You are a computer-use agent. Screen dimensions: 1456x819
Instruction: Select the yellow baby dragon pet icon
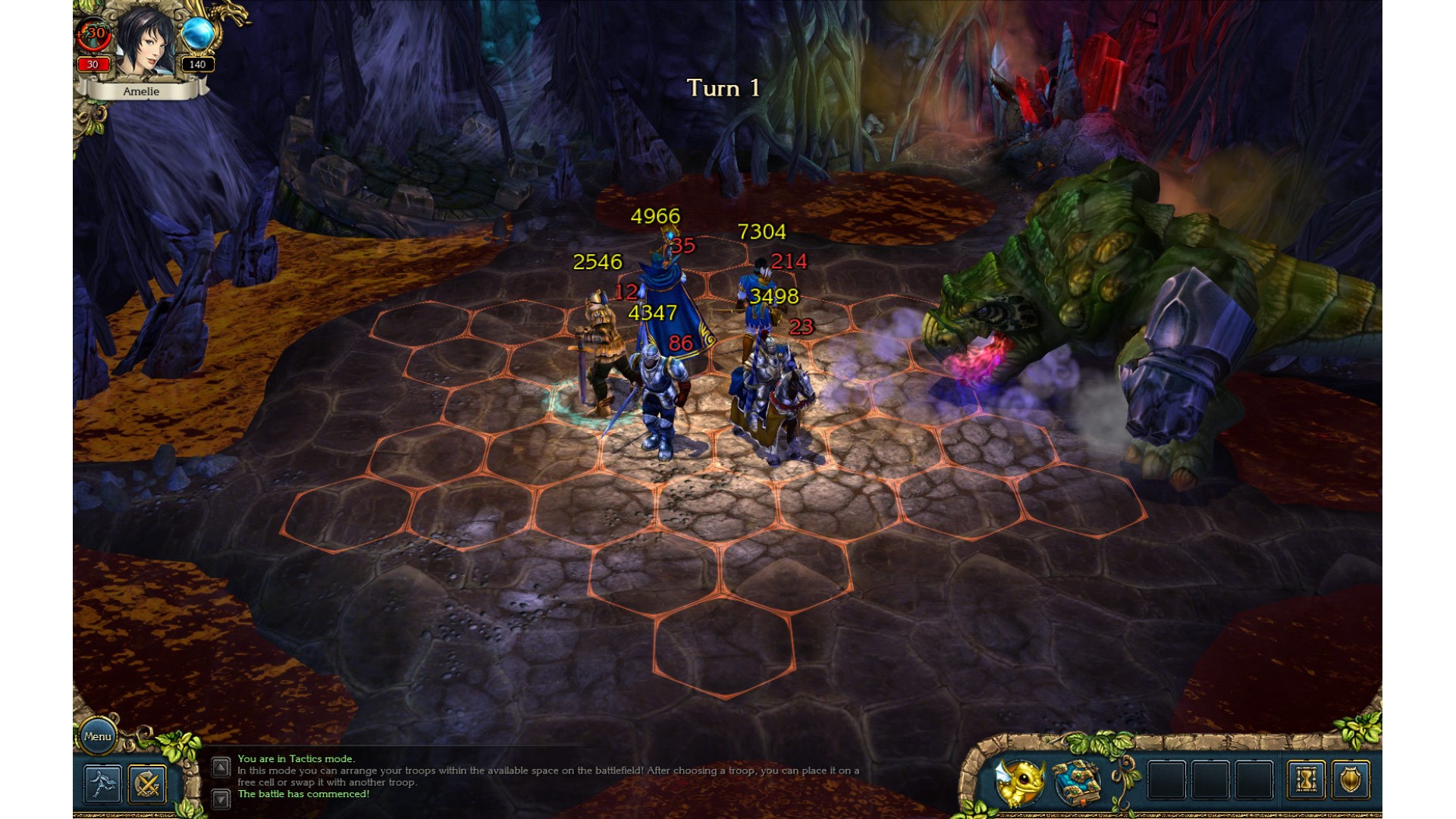point(1018,781)
